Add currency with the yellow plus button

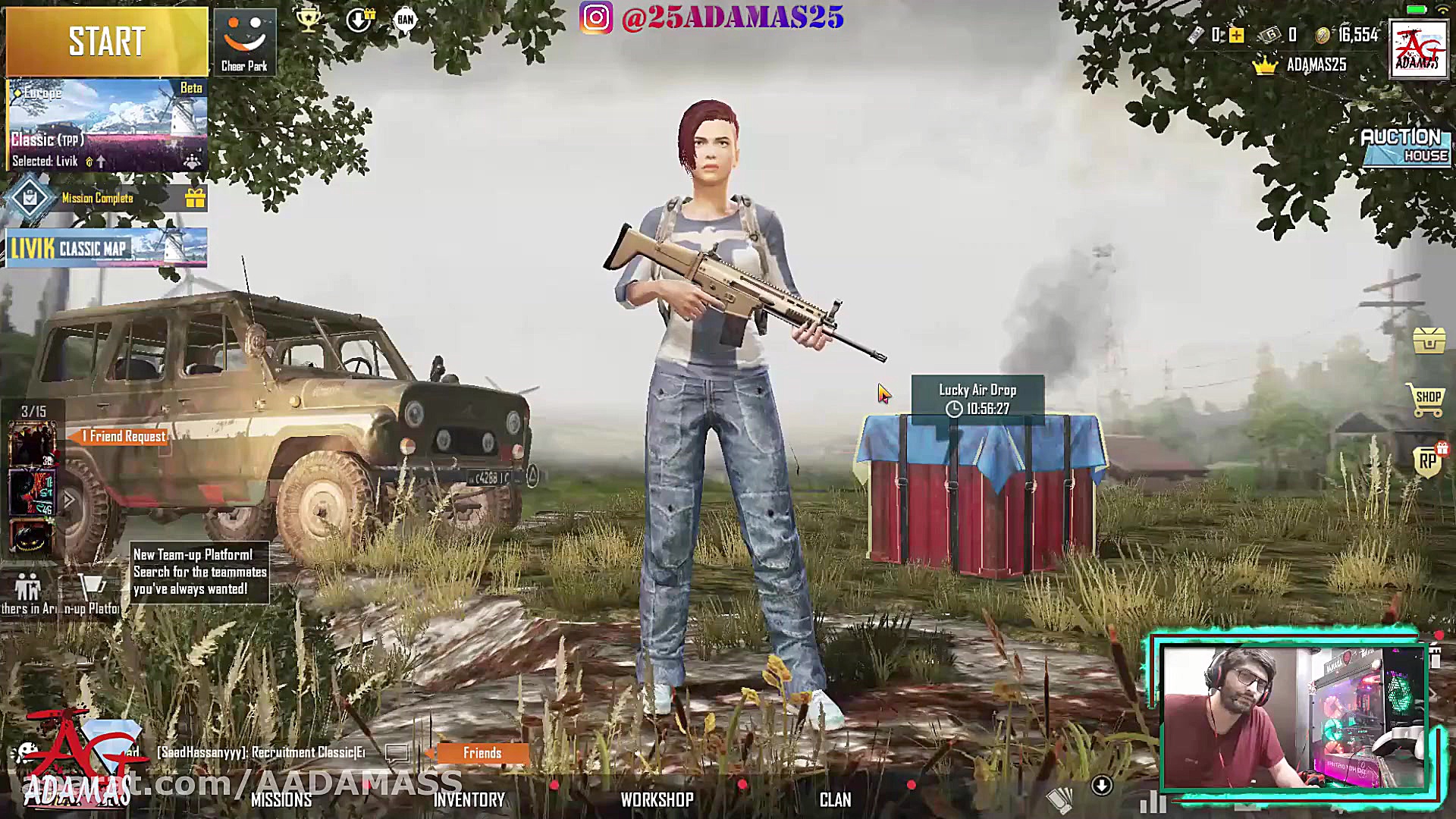click(x=1237, y=35)
